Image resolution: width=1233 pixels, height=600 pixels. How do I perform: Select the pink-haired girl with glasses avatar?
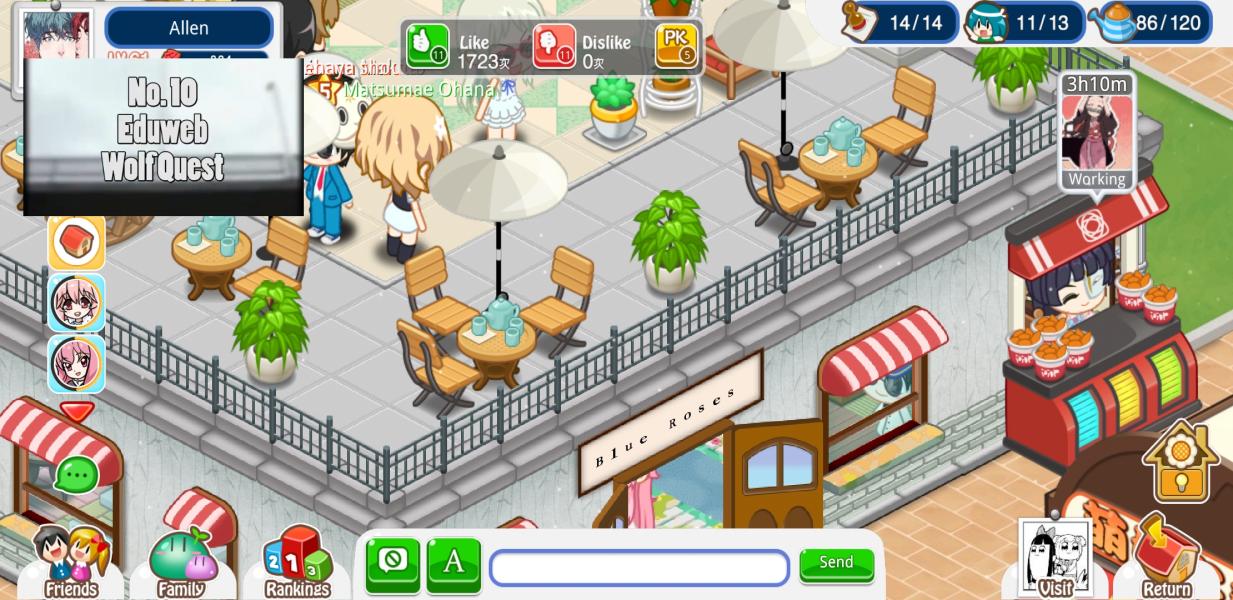tap(77, 303)
